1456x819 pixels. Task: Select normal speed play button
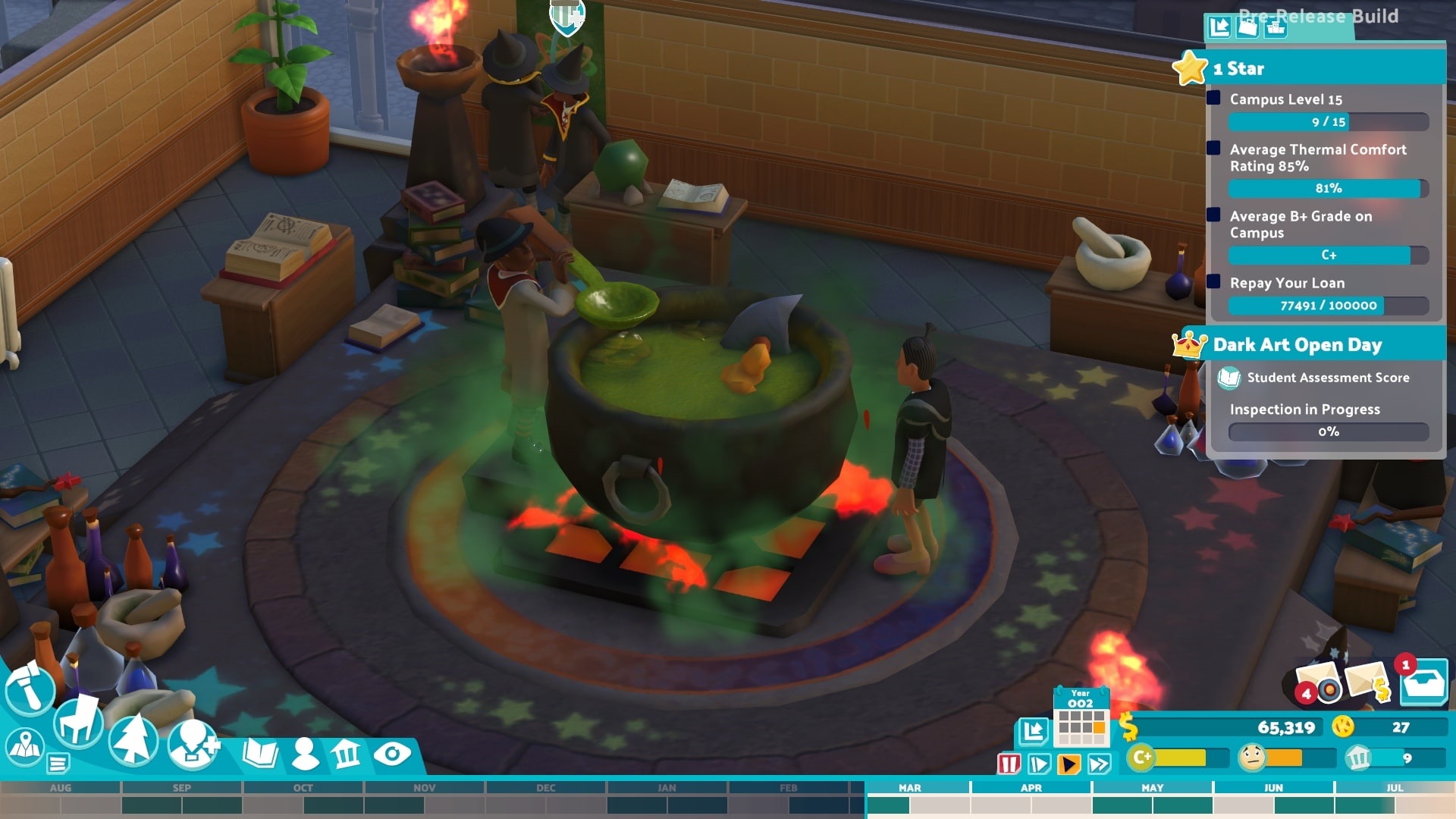1069,763
